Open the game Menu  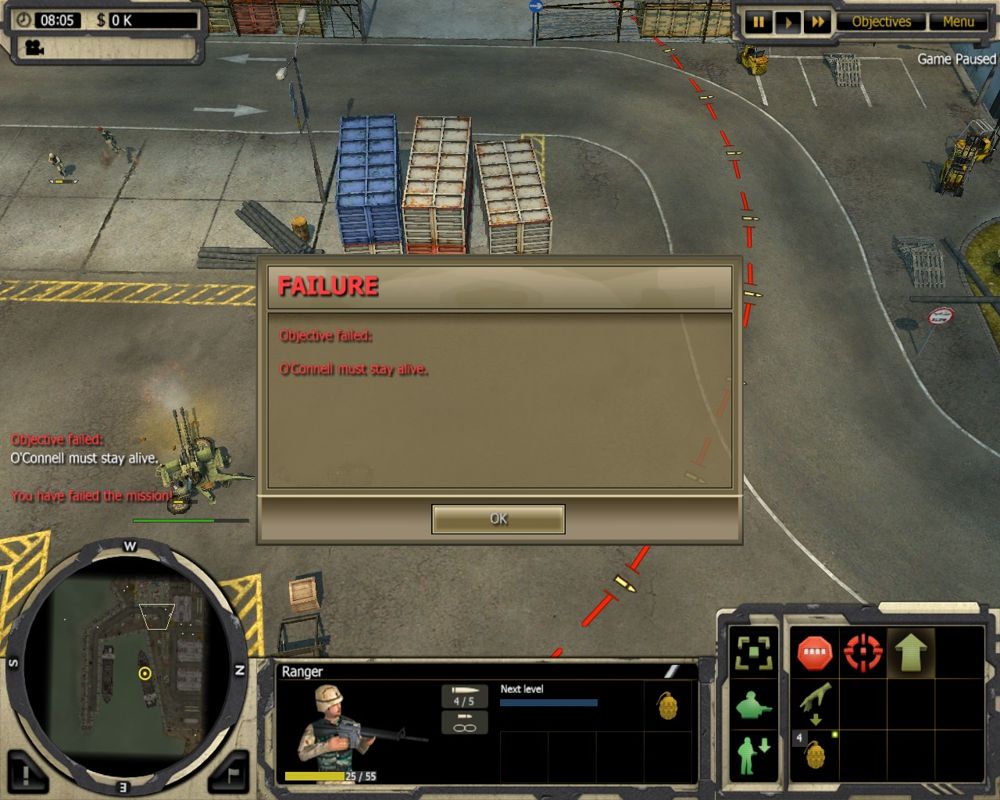tap(957, 22)
